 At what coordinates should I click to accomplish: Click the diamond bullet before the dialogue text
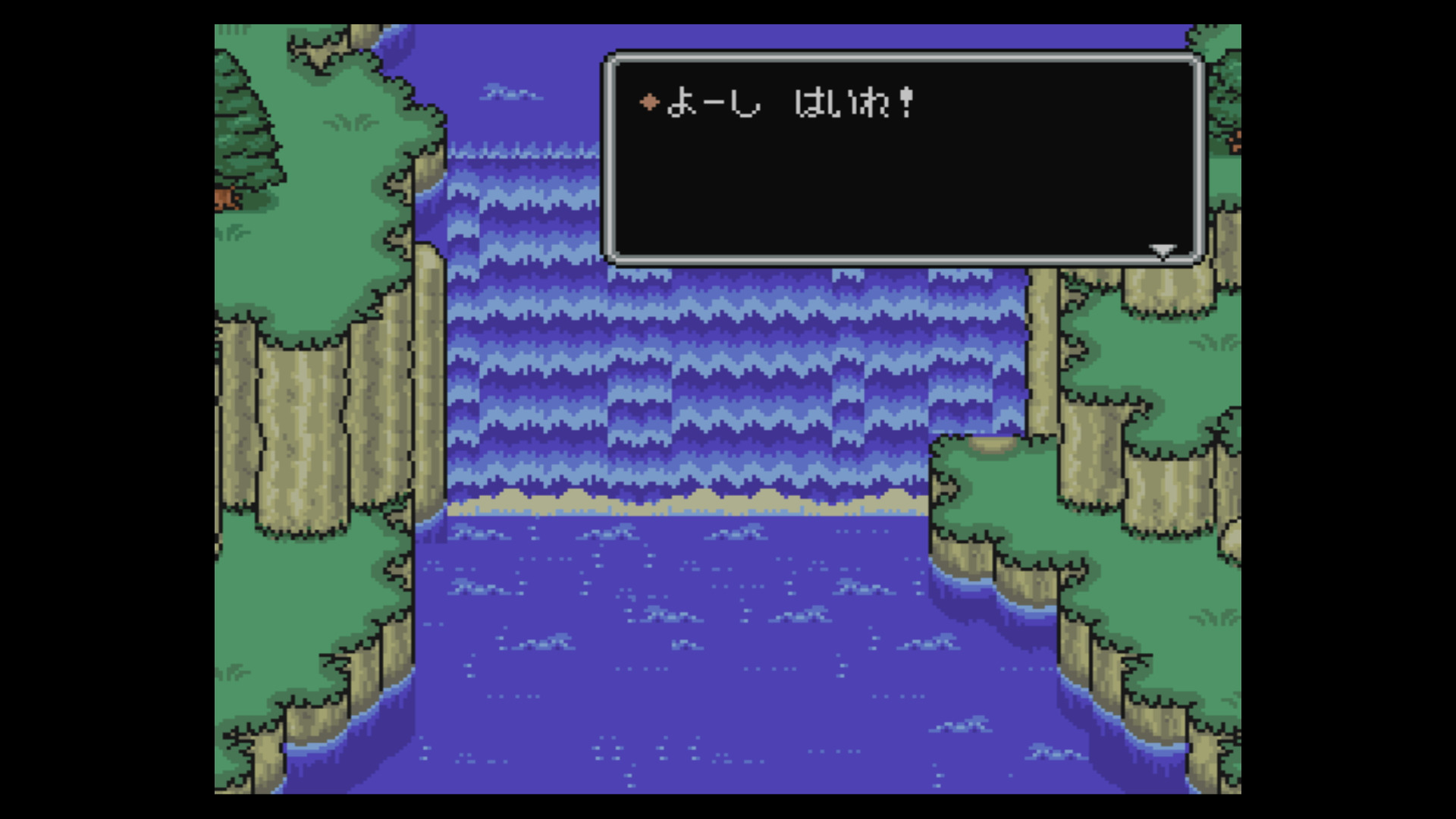point(649,102)
